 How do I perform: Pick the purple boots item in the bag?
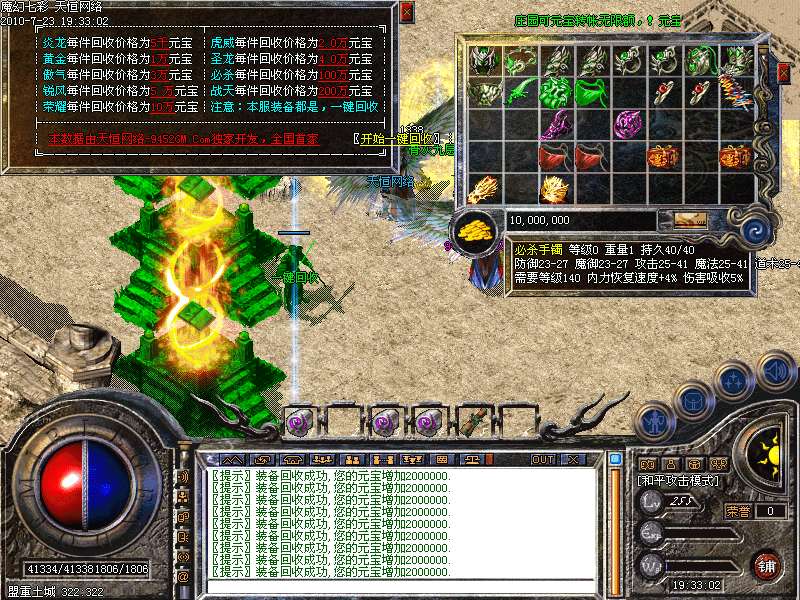[x=553, y=125]
